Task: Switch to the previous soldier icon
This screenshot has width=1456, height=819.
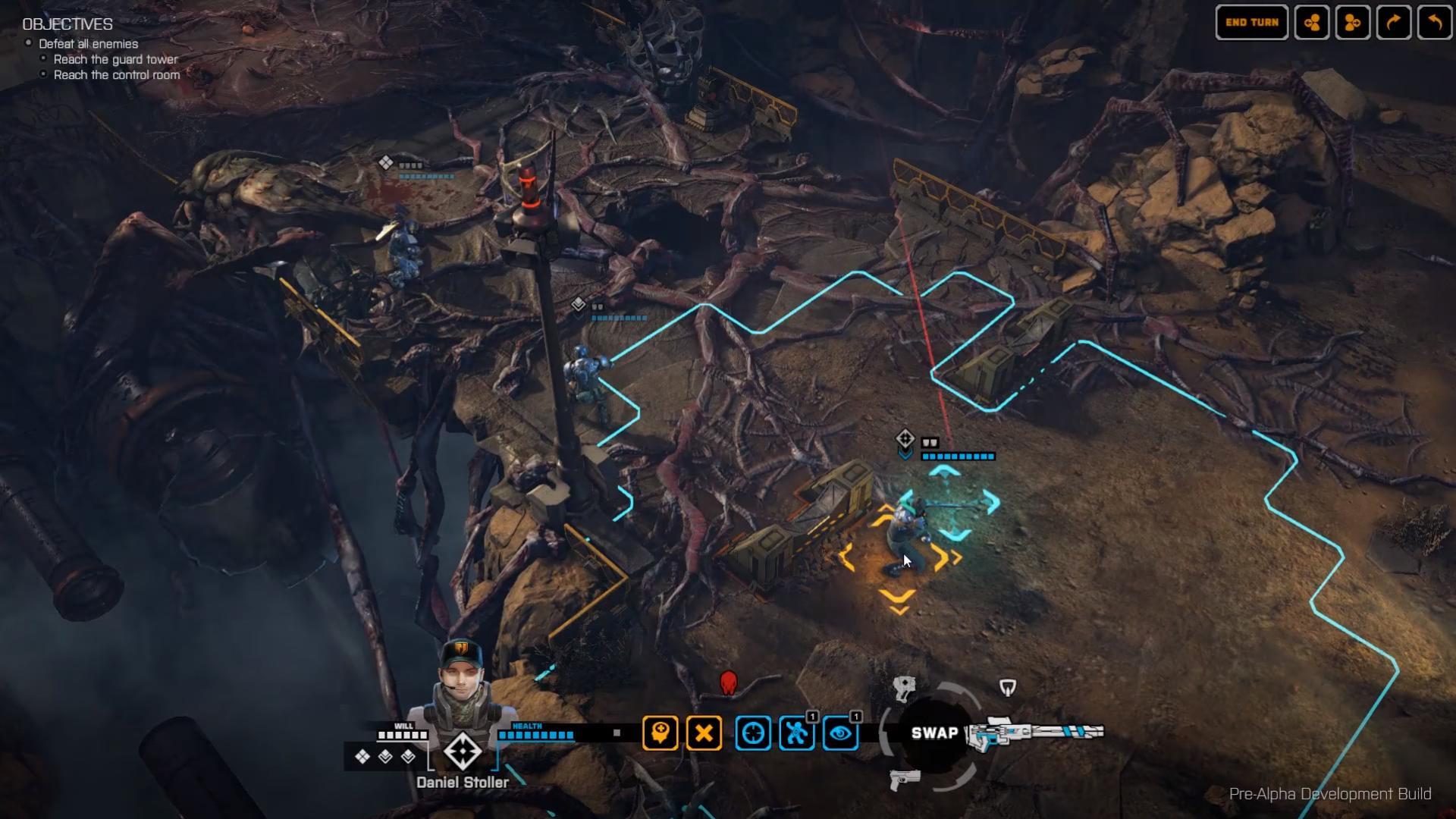Action: click(x=1313, y=23)
